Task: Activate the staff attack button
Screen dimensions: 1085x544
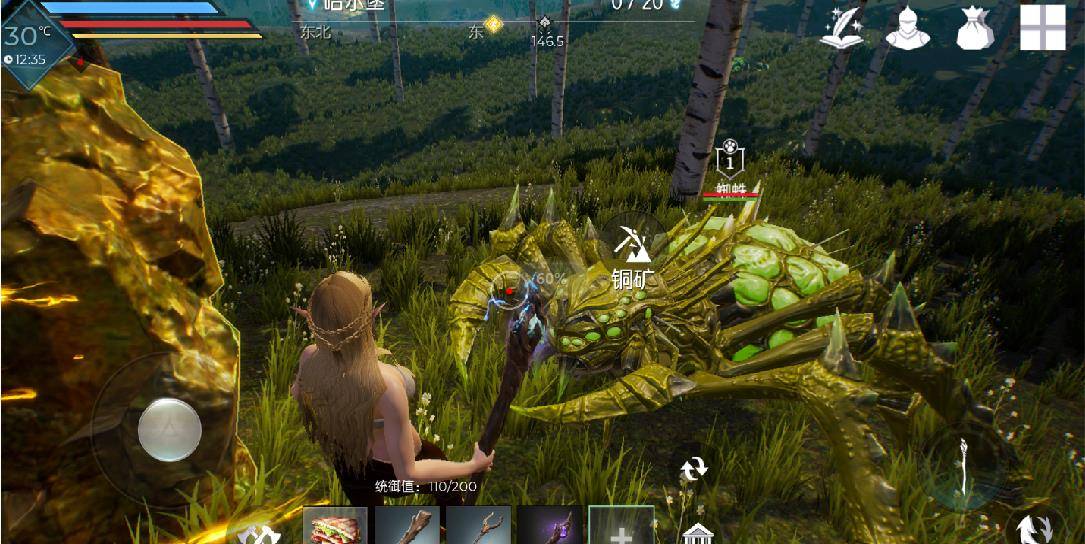Action: point(961,468)
